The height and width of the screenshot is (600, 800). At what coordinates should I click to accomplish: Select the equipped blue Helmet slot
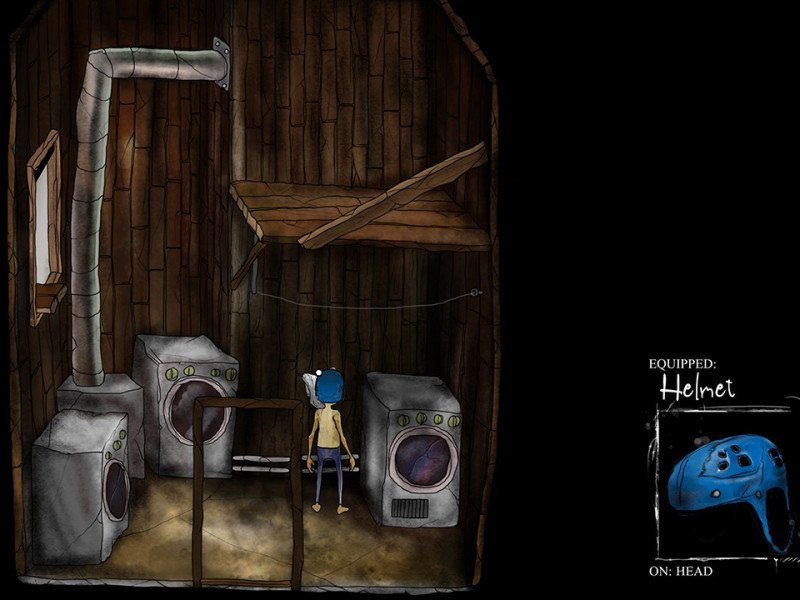(x=720, y=485)
